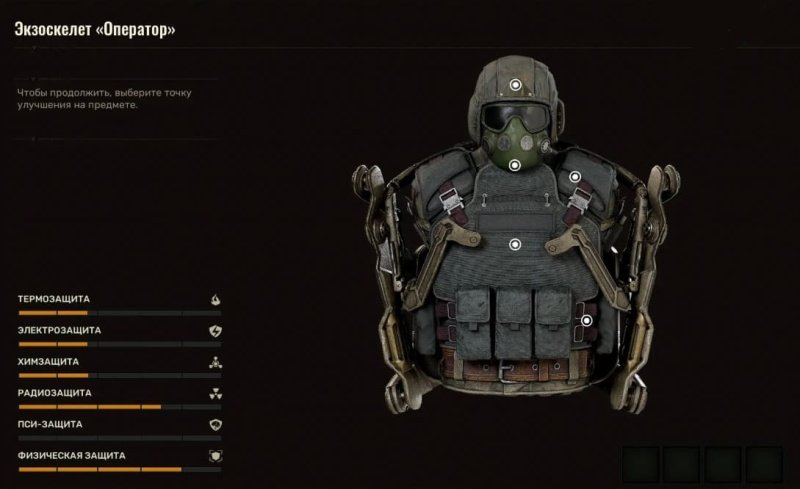Pick the upgrade point on the shoulder strap
The height and width of the screenshot is (489, 800).
[x=575, y=177]
